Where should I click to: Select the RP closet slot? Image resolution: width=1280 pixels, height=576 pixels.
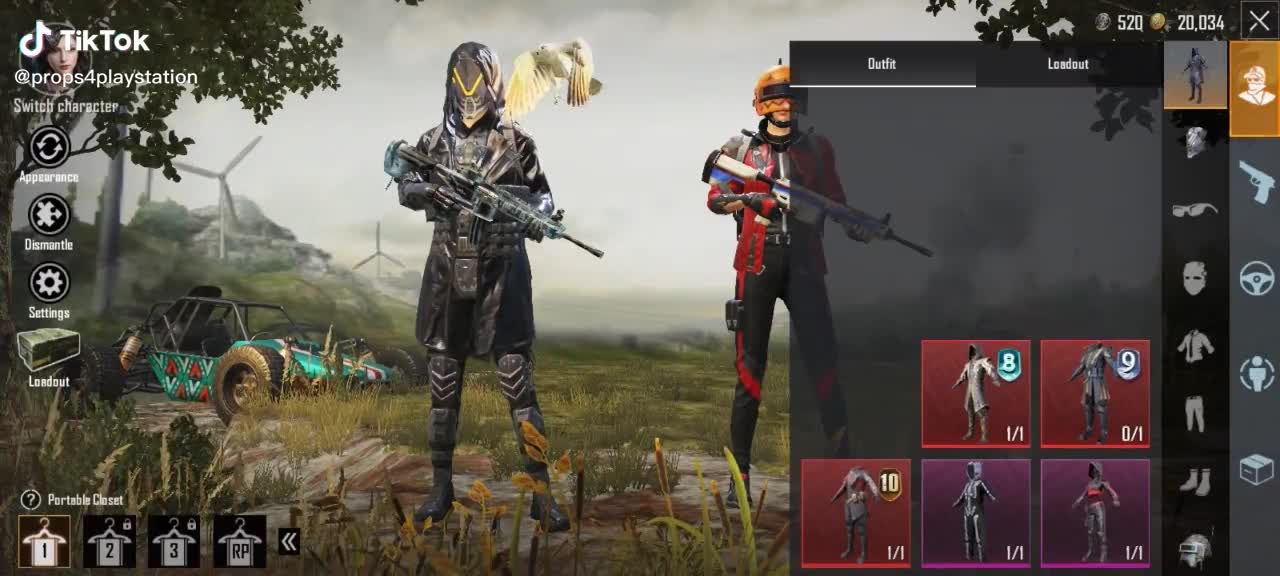click(240, 541)
